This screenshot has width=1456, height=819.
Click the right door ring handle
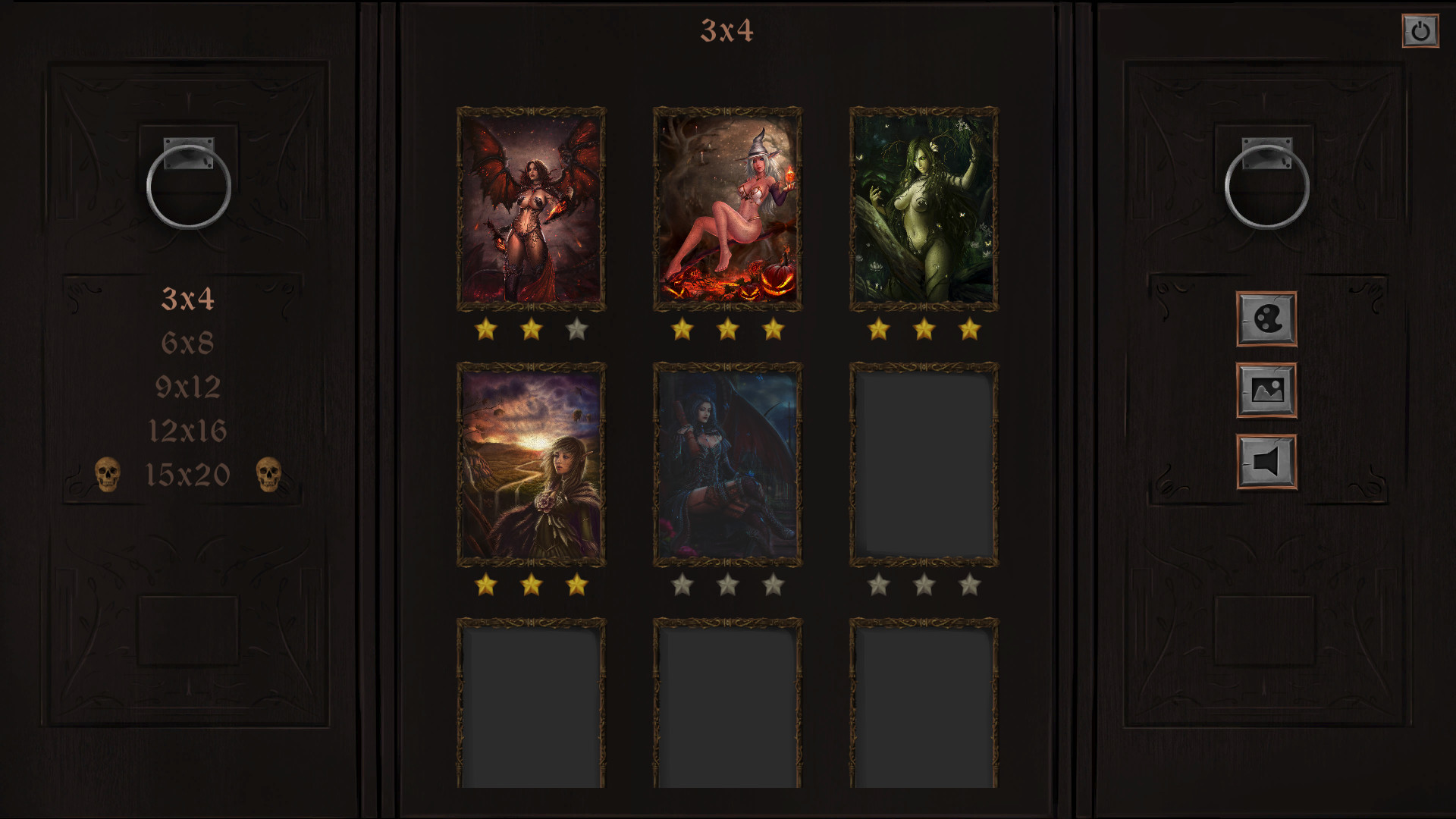(1268, 188)
